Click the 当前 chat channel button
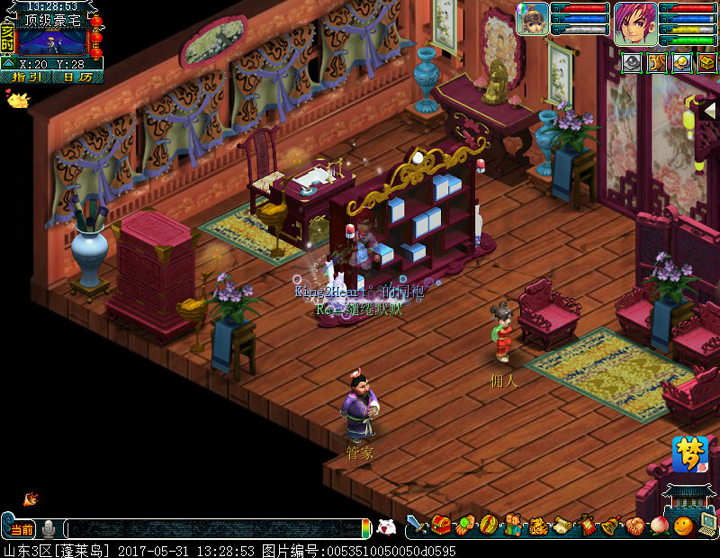Screen dimensions: 720x558 click(21, 529)
